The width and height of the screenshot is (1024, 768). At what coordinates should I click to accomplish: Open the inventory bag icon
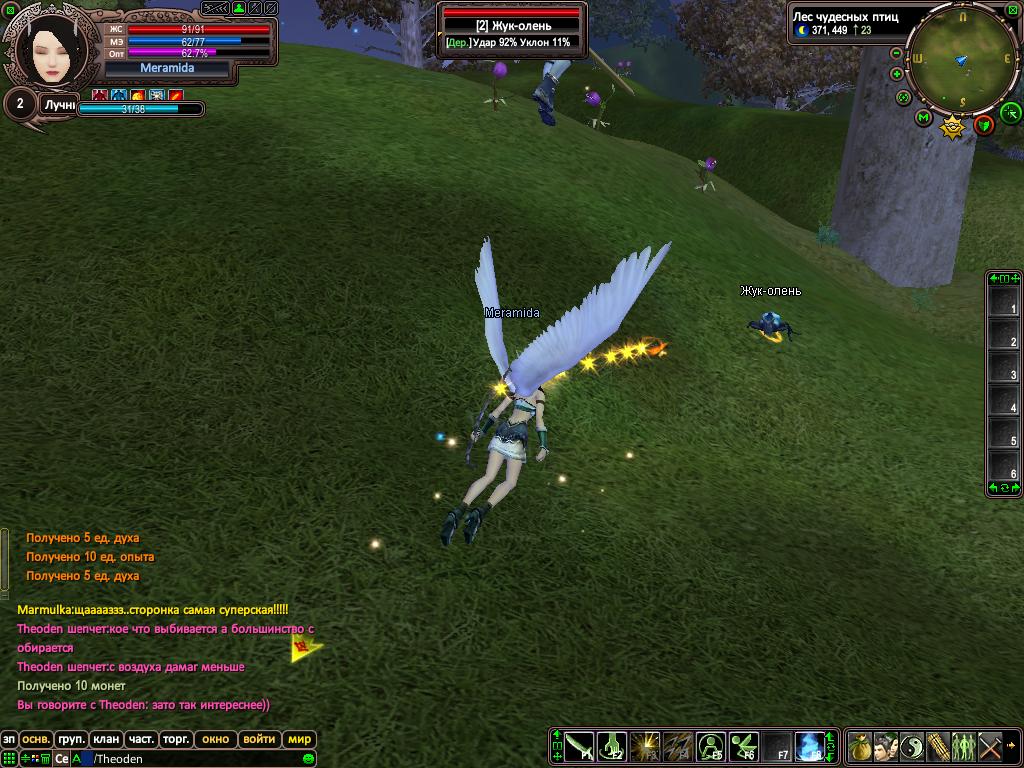point(859,746)
